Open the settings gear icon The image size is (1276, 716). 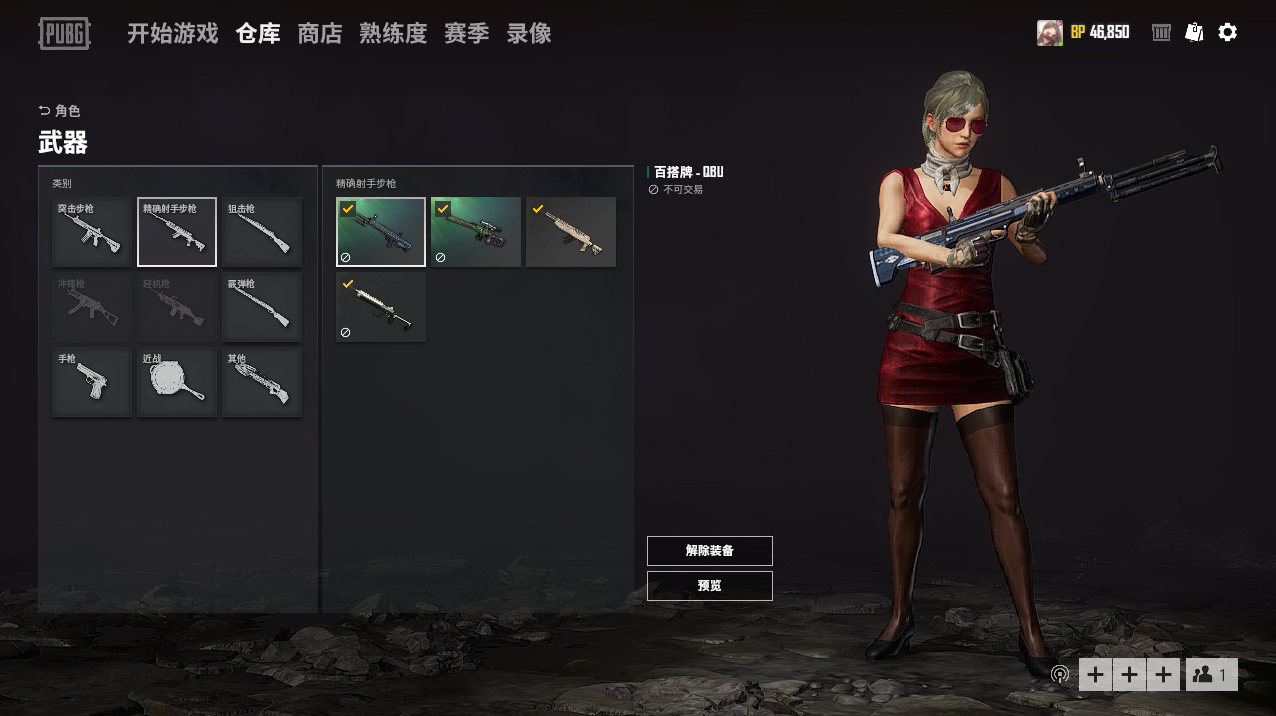(1228, 32)
